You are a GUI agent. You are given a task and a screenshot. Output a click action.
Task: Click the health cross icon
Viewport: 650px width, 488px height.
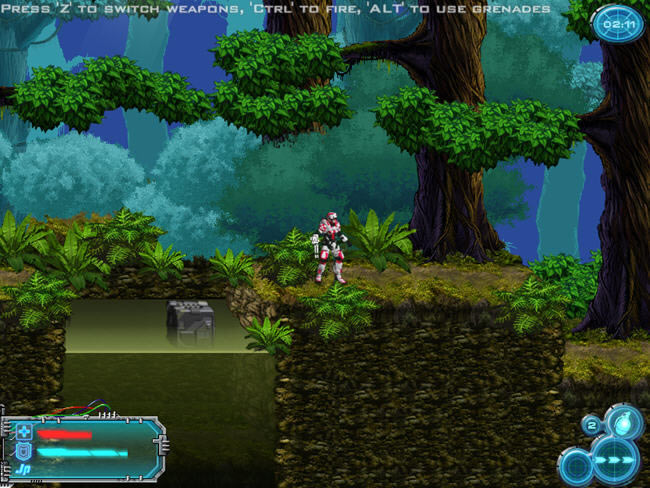coord(24,433)
